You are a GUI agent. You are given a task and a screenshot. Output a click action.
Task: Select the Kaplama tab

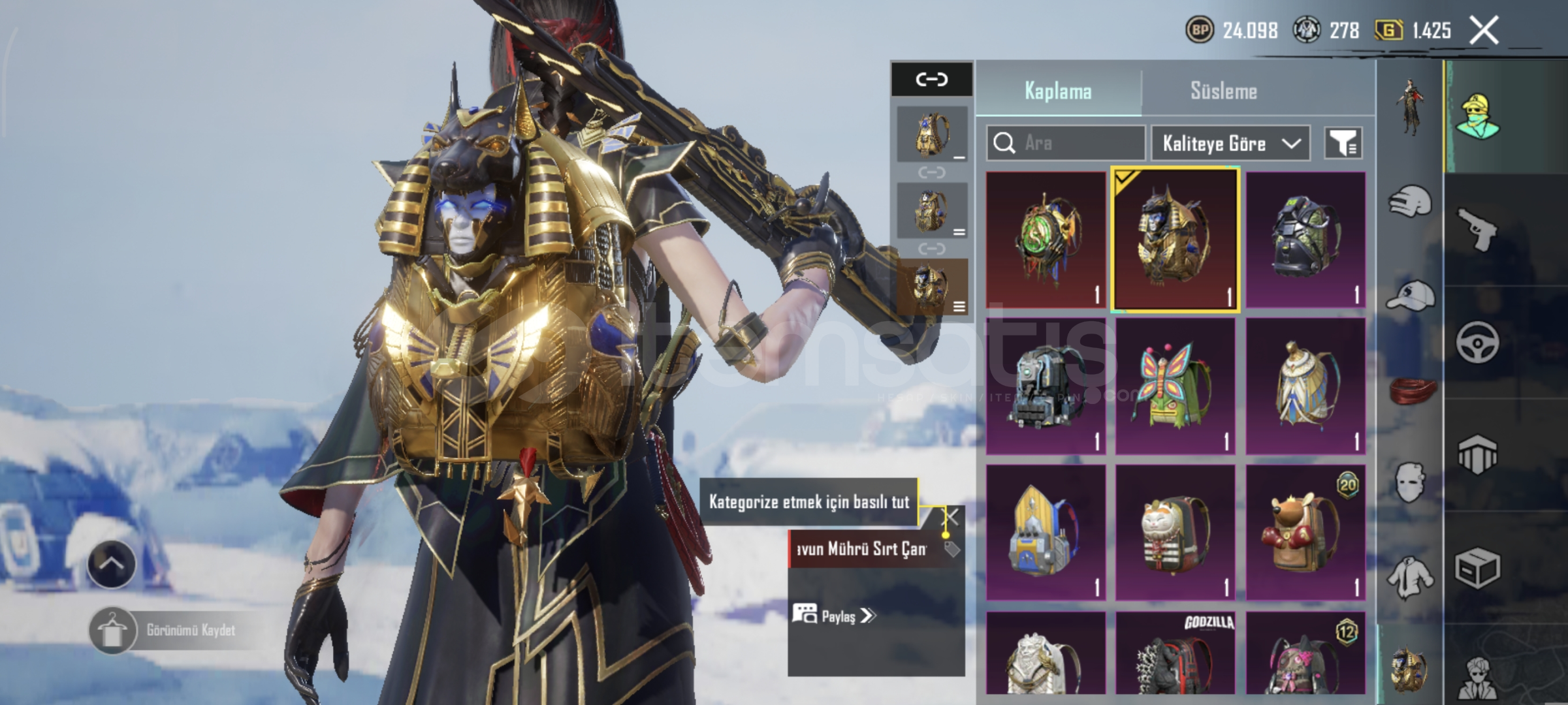click(1058, 91)
